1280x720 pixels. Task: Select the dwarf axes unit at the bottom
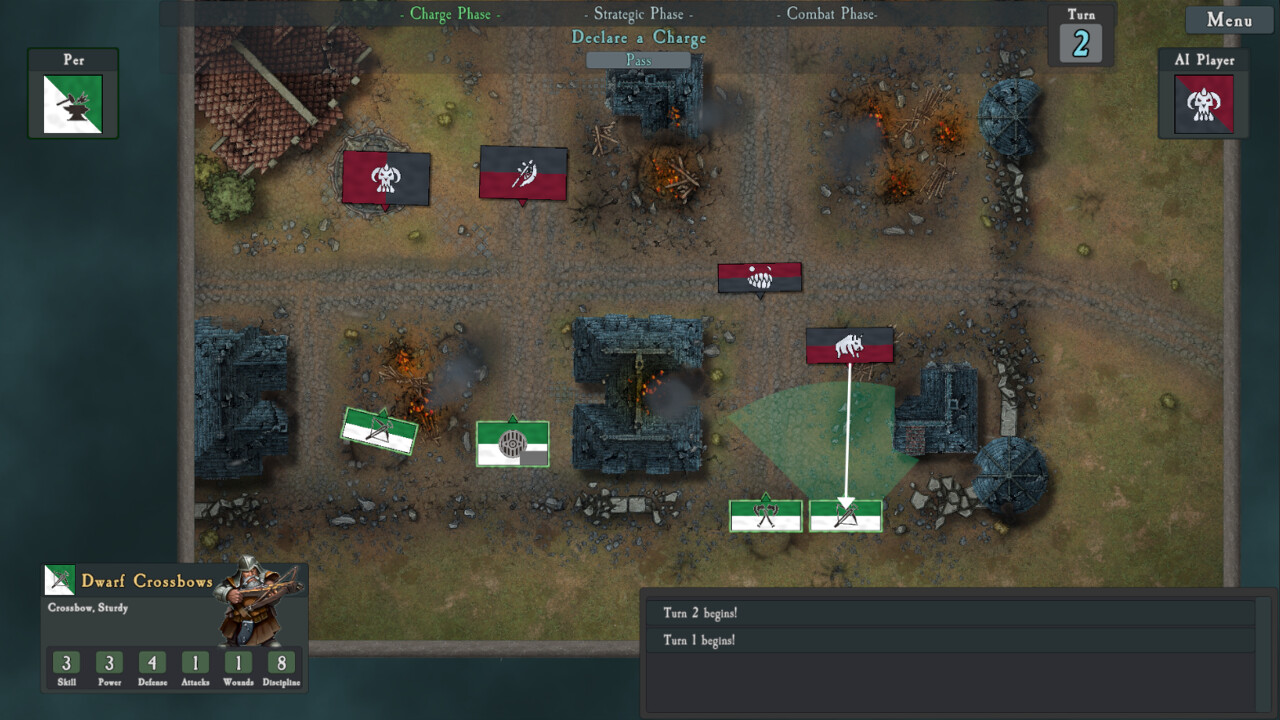click(766, 514)
